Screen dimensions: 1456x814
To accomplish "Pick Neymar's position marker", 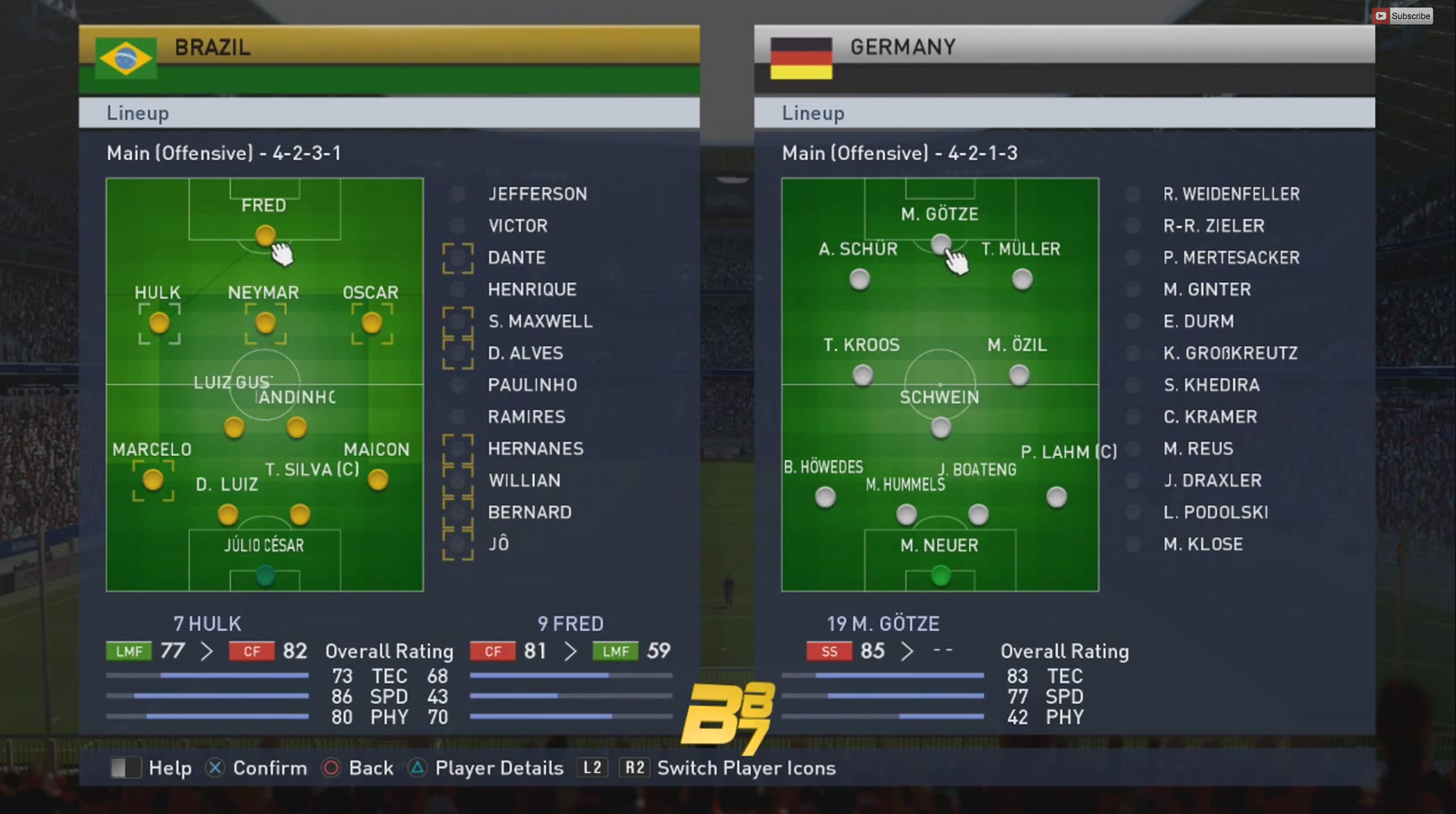I will click(x=265, y=324).
